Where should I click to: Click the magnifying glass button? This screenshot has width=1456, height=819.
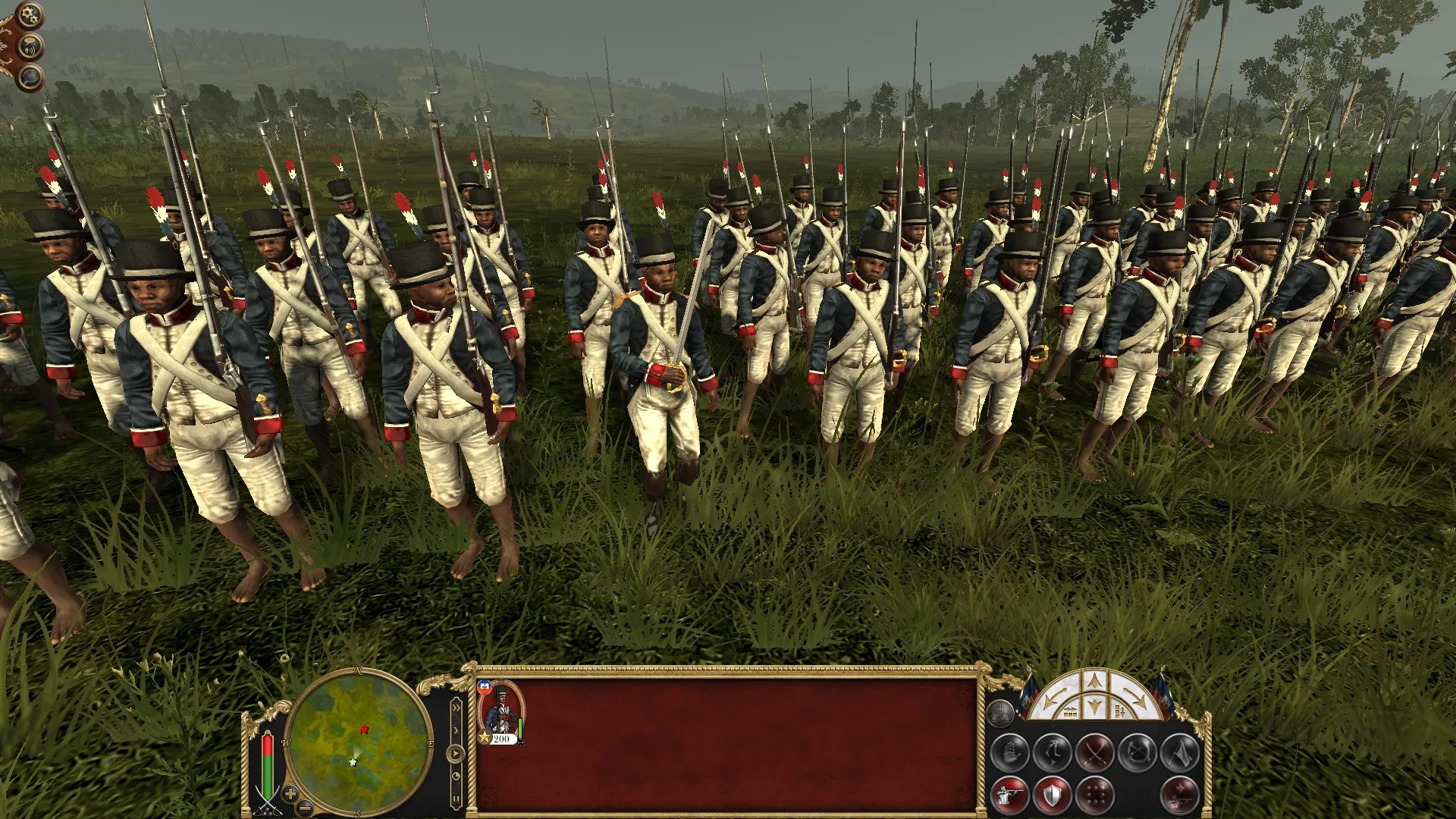30,77
